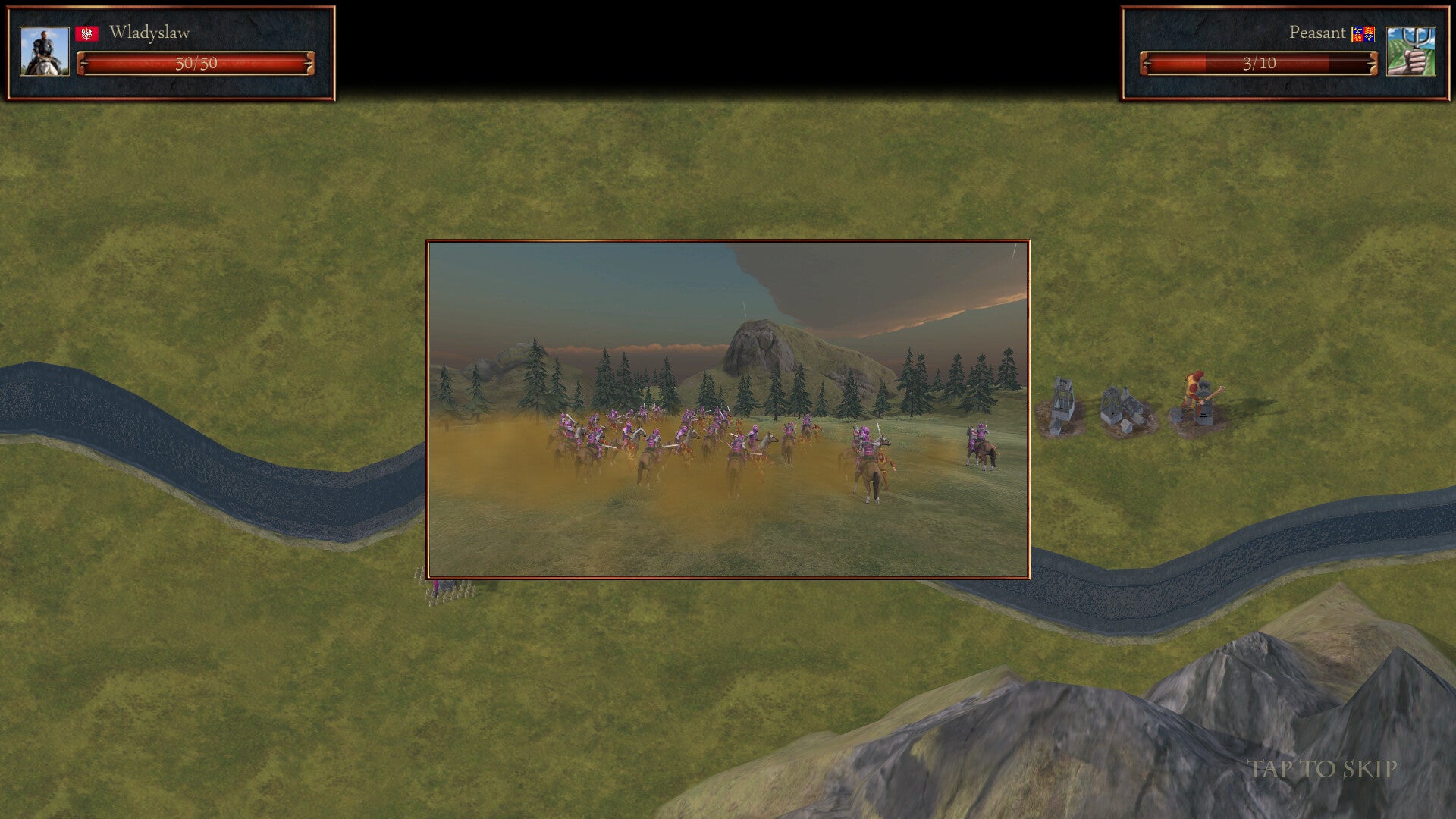Screen dimensions: 1456x819
Task: Tap the TAP TO SKIP prompt
Action: coord(1322,769)
